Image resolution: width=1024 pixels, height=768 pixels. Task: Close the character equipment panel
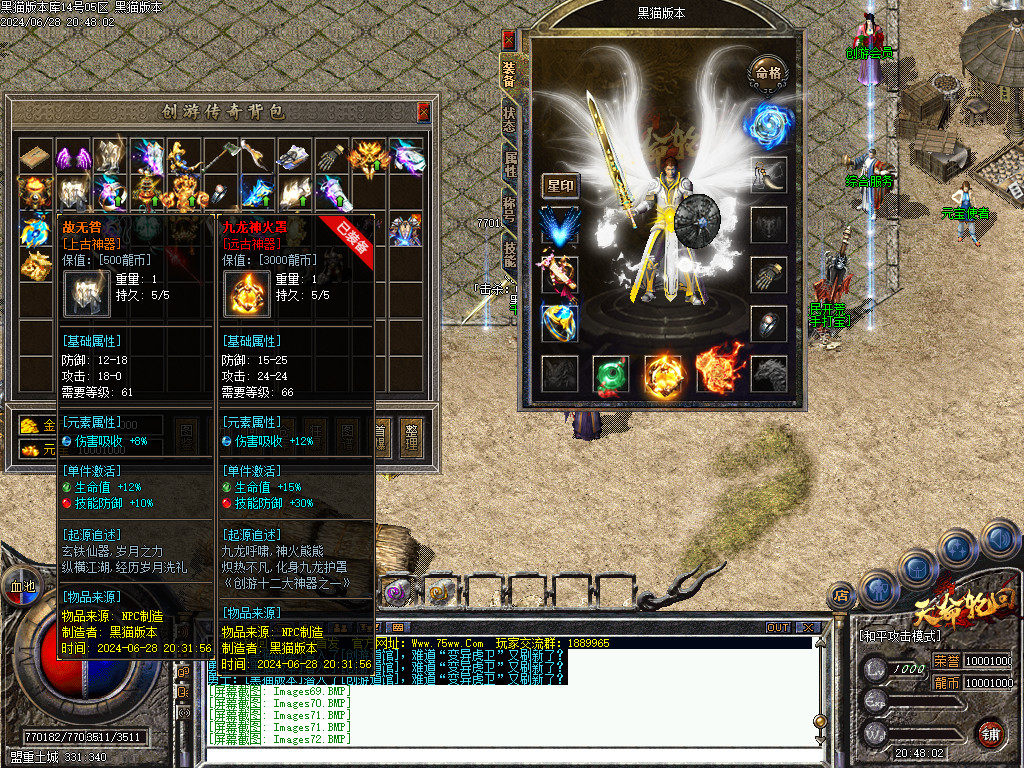click(x=509, y=40)
